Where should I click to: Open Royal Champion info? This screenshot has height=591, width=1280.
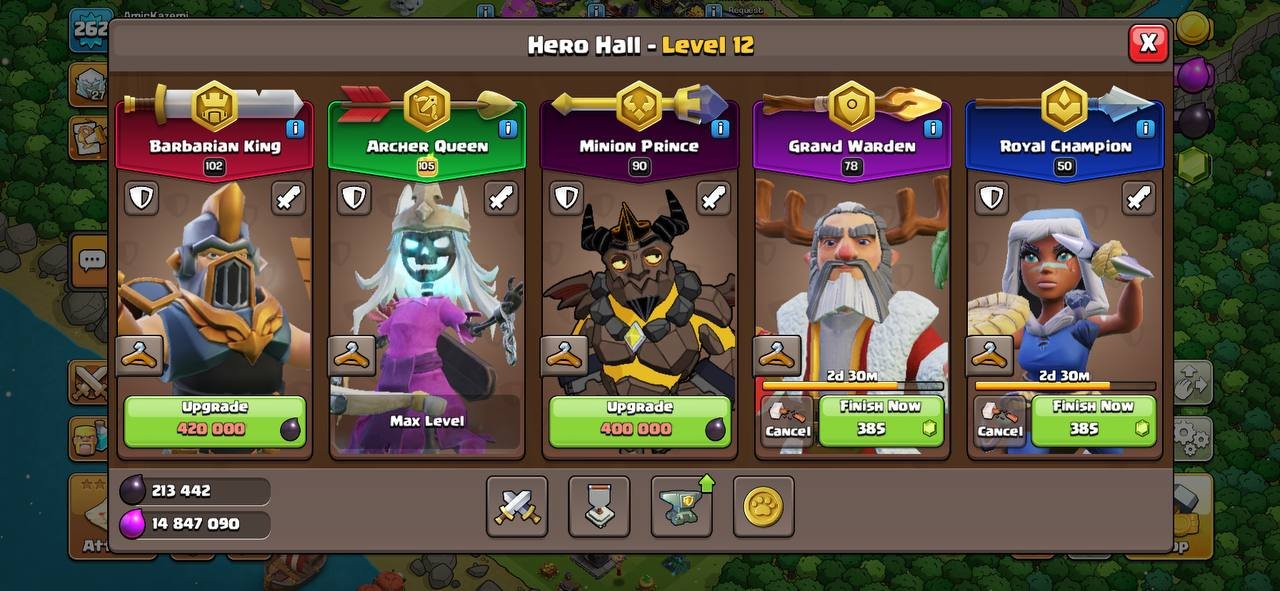pyautogui.click(x=1145, y=128)
